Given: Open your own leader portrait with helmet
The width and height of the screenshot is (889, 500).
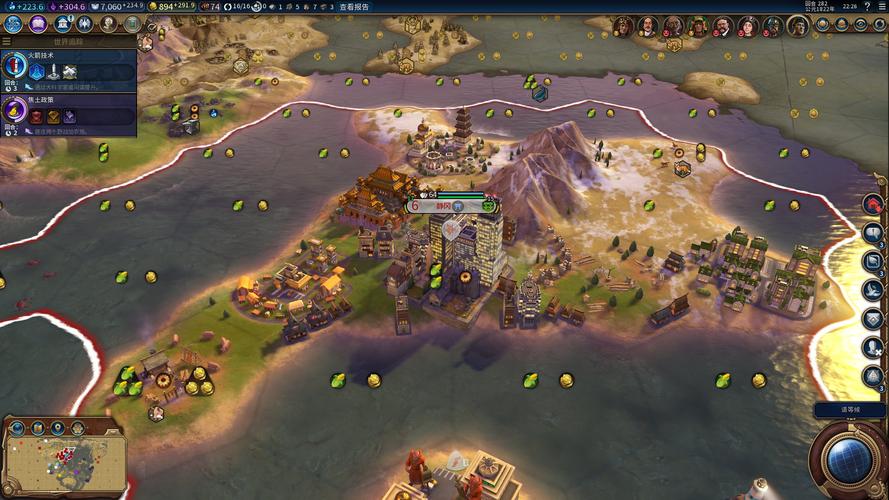Looking at the screenshot, I should [797, 26].
